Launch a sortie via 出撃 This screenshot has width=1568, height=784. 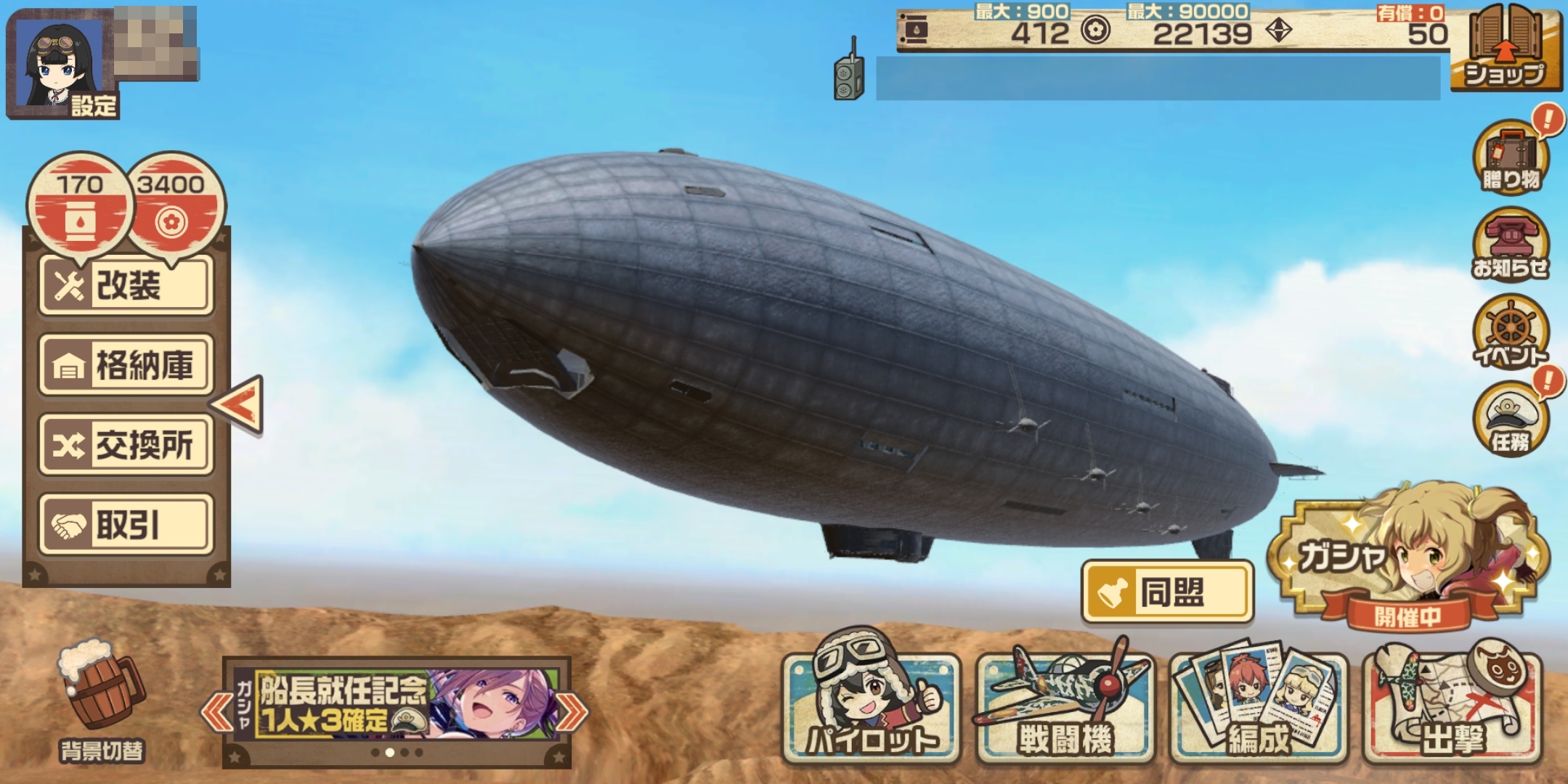(1453, 706)
